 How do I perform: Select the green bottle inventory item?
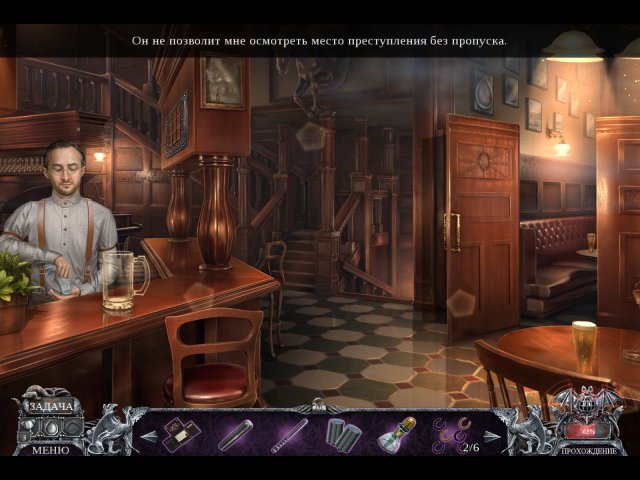(395, 435)
